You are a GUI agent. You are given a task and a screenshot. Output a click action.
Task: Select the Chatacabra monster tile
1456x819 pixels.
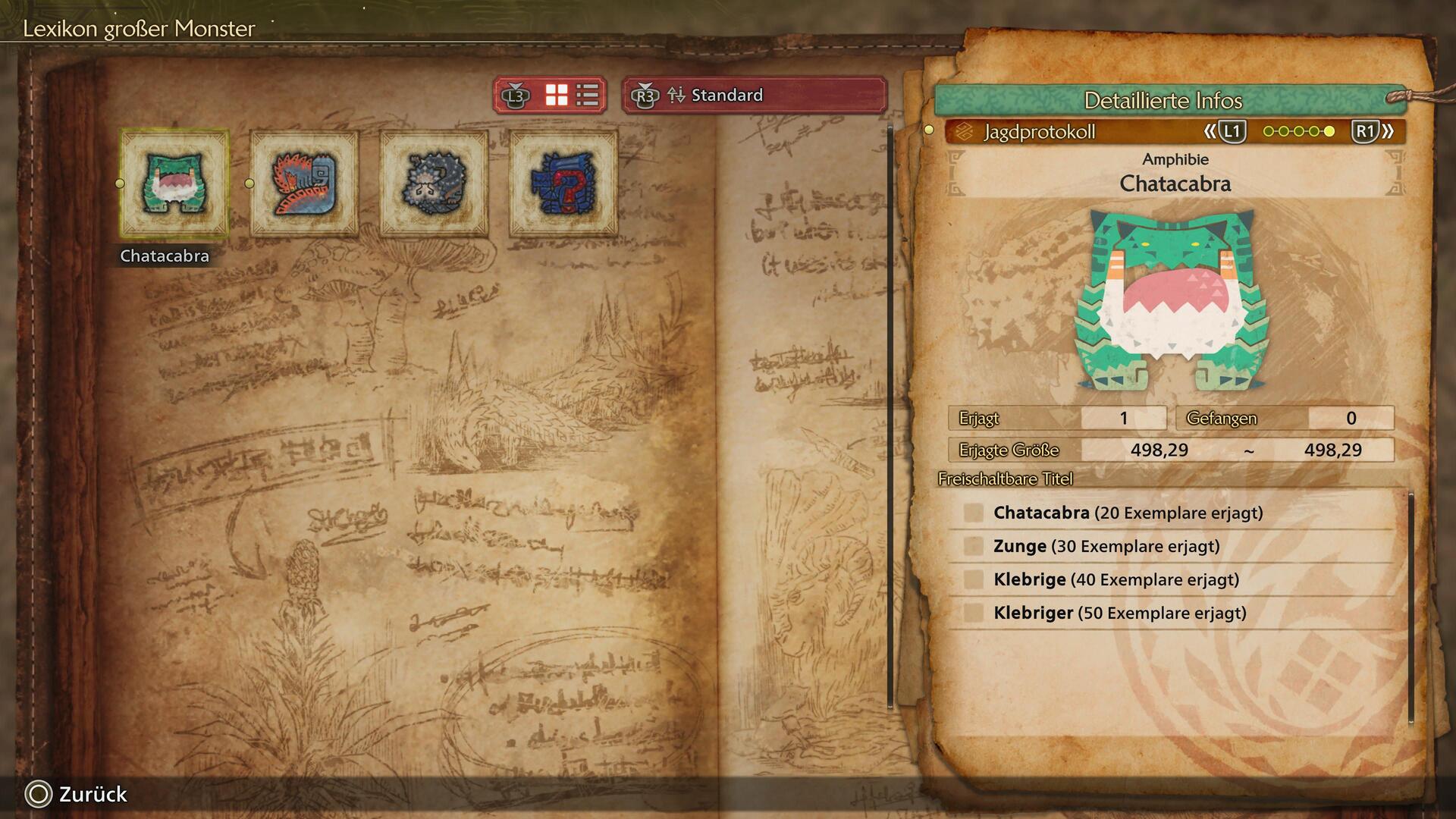pos(174,184)
